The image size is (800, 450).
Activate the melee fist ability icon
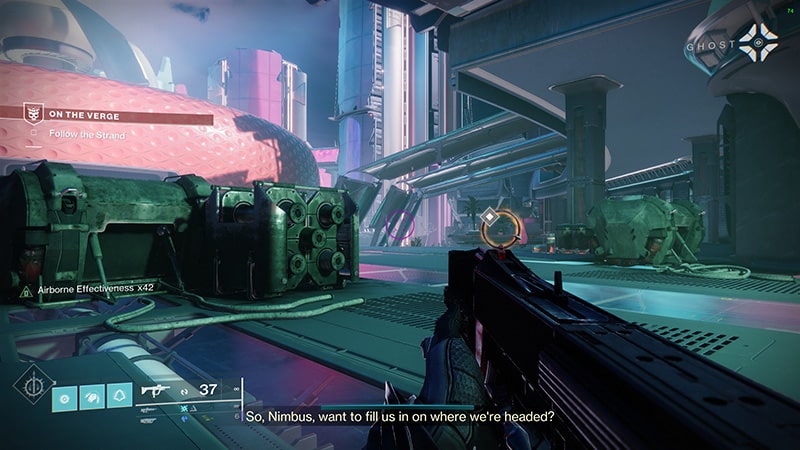click(x=94, y=396)
